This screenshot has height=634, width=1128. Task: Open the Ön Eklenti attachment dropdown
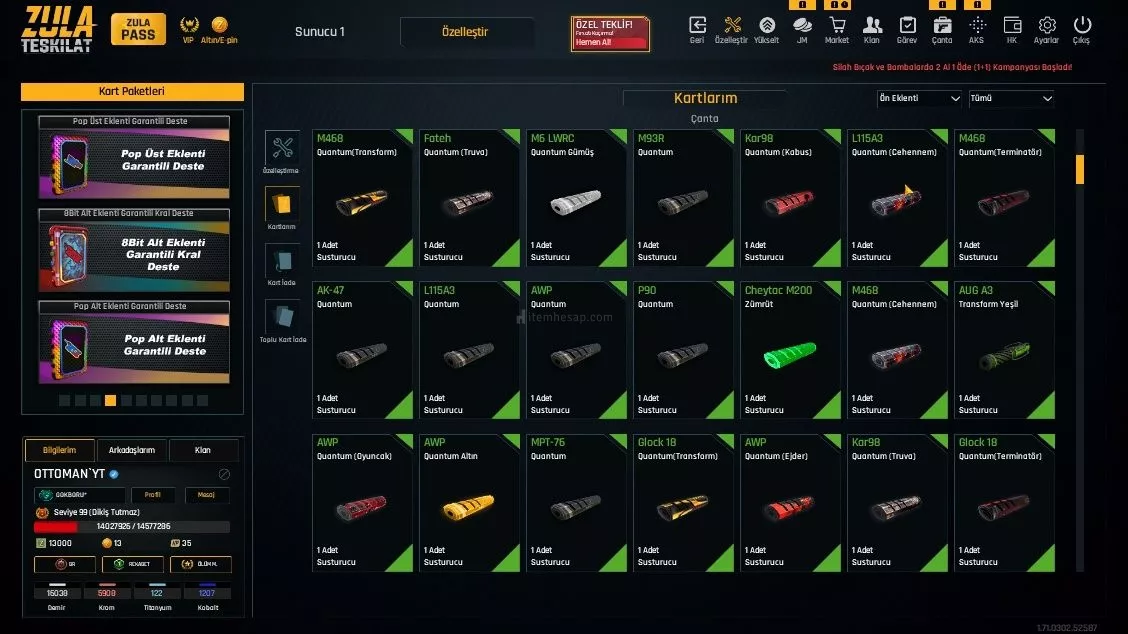coord(919,99)
